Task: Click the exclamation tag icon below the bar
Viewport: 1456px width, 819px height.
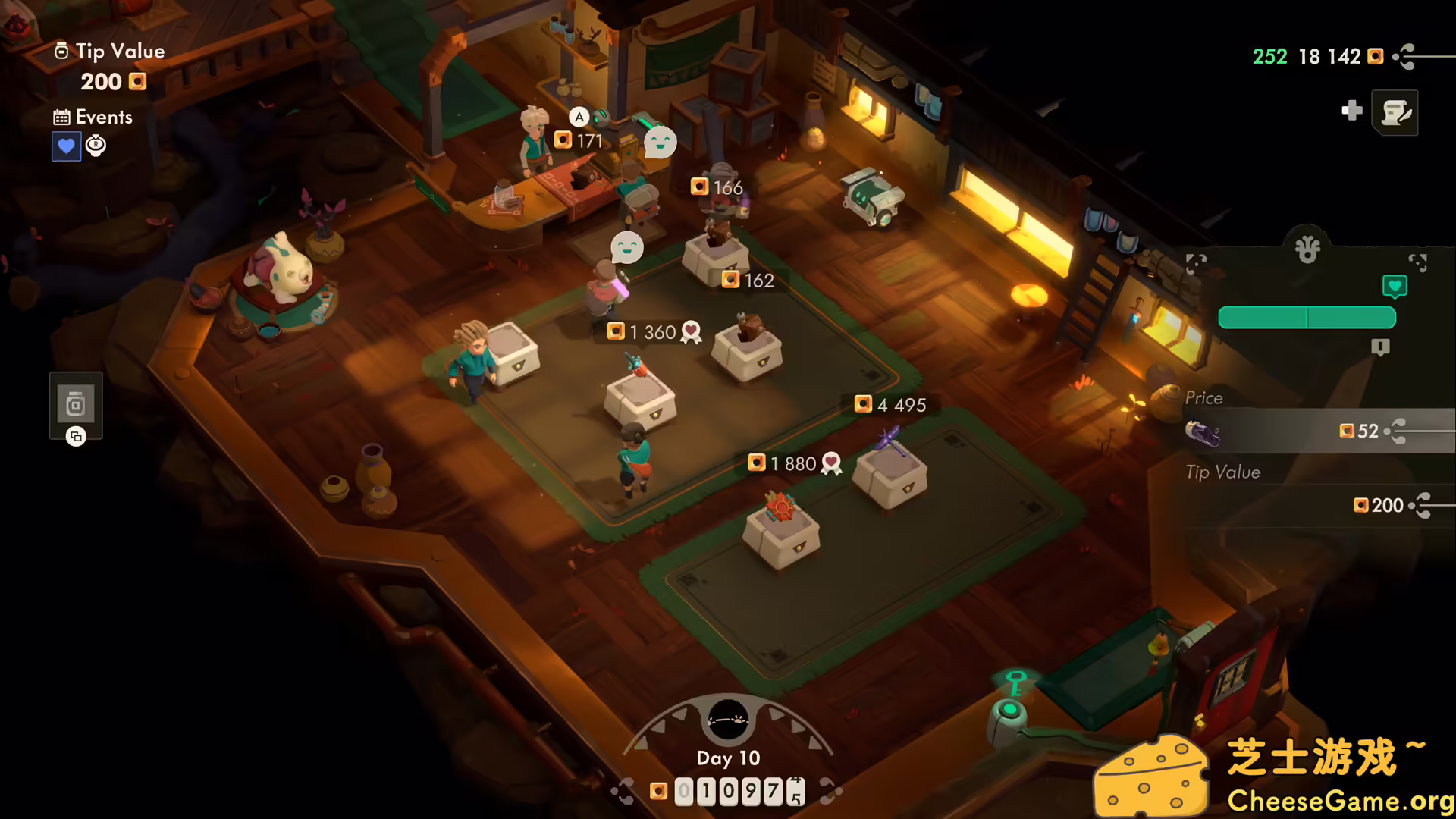Action: (x=1379, y=347)
